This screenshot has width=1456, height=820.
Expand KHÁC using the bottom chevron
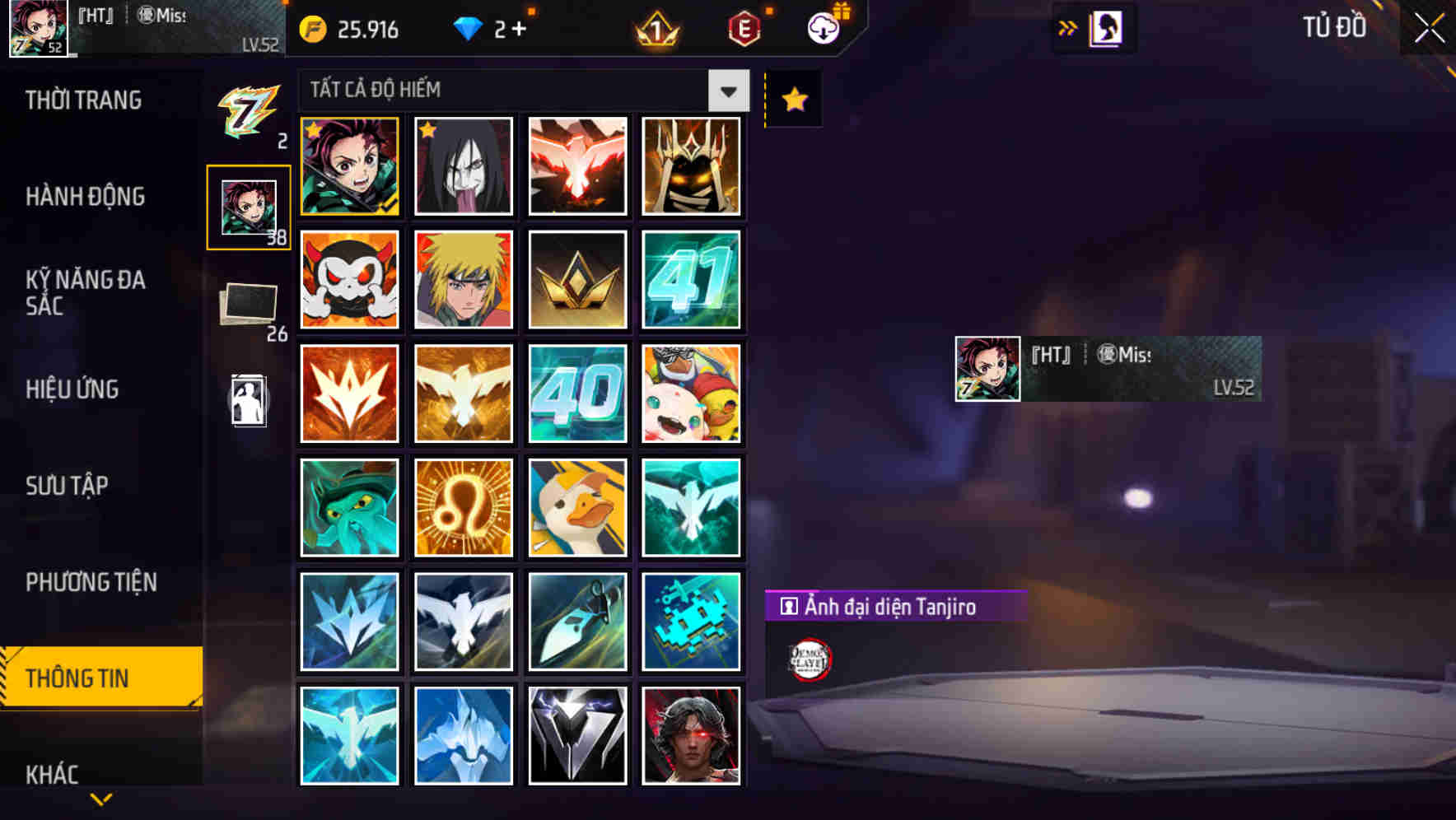[100, 797]
